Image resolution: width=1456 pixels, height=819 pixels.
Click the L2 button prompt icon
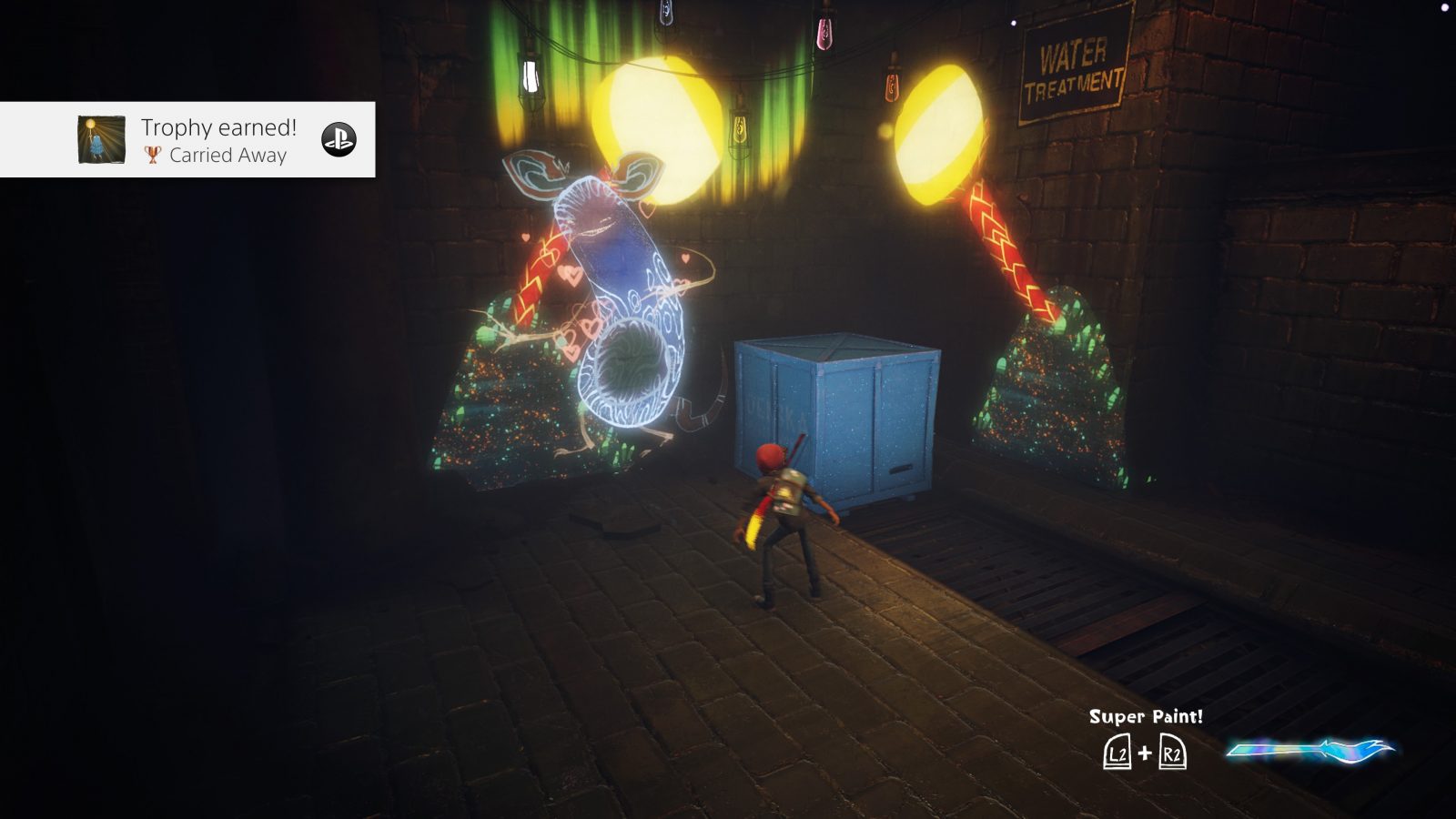(1116, 754)
